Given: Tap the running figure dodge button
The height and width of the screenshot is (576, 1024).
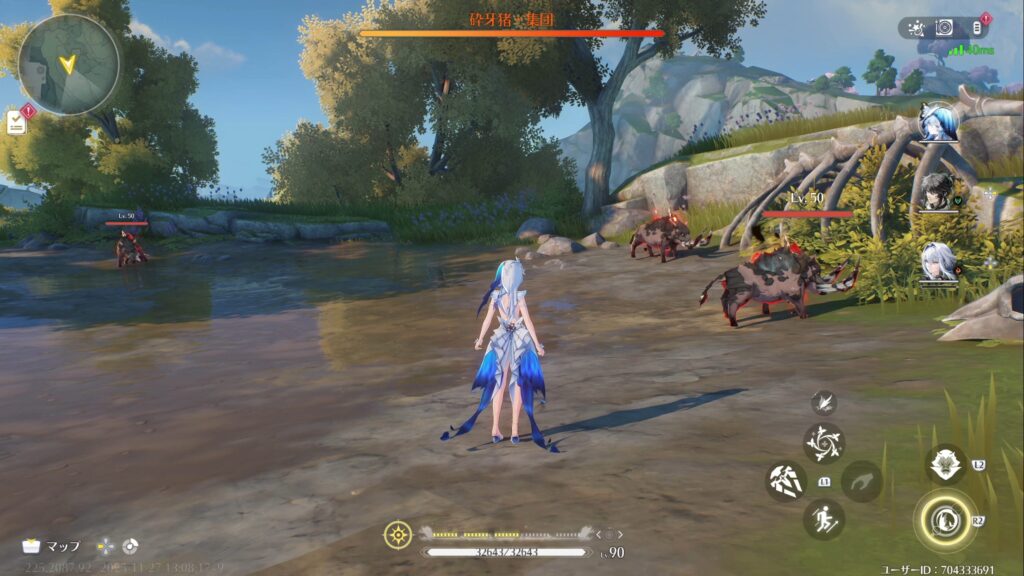Looking at the screenshot, I should [824, 519].
